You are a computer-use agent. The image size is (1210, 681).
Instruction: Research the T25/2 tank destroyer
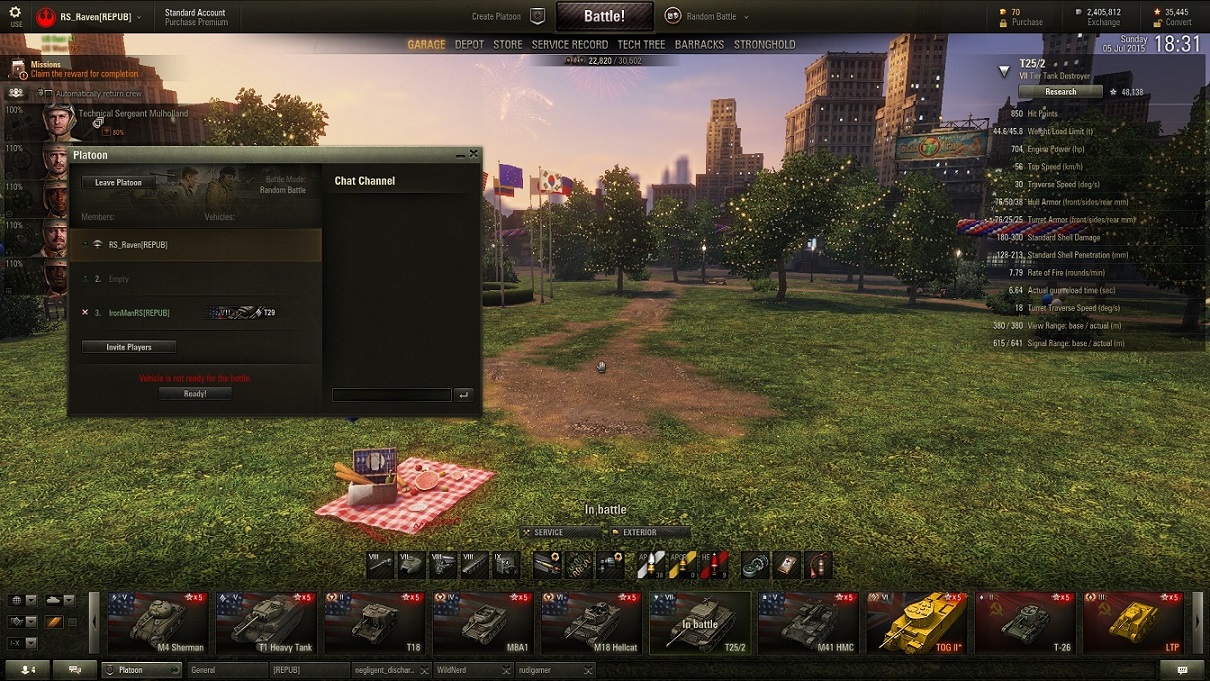(x=1060, y=92)
